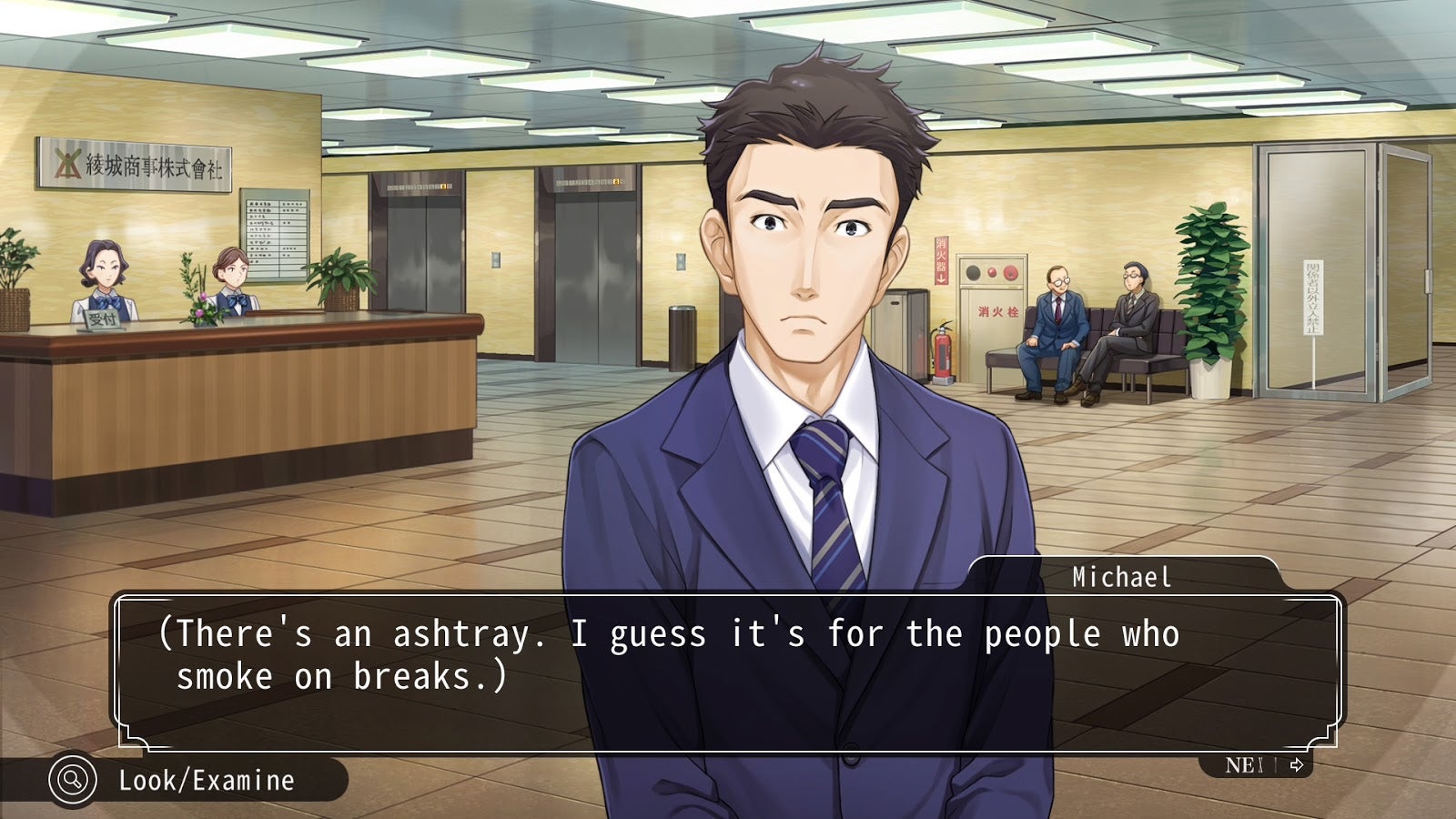
Task: Inspect the notice board beside reception
Action: [273, 232]
